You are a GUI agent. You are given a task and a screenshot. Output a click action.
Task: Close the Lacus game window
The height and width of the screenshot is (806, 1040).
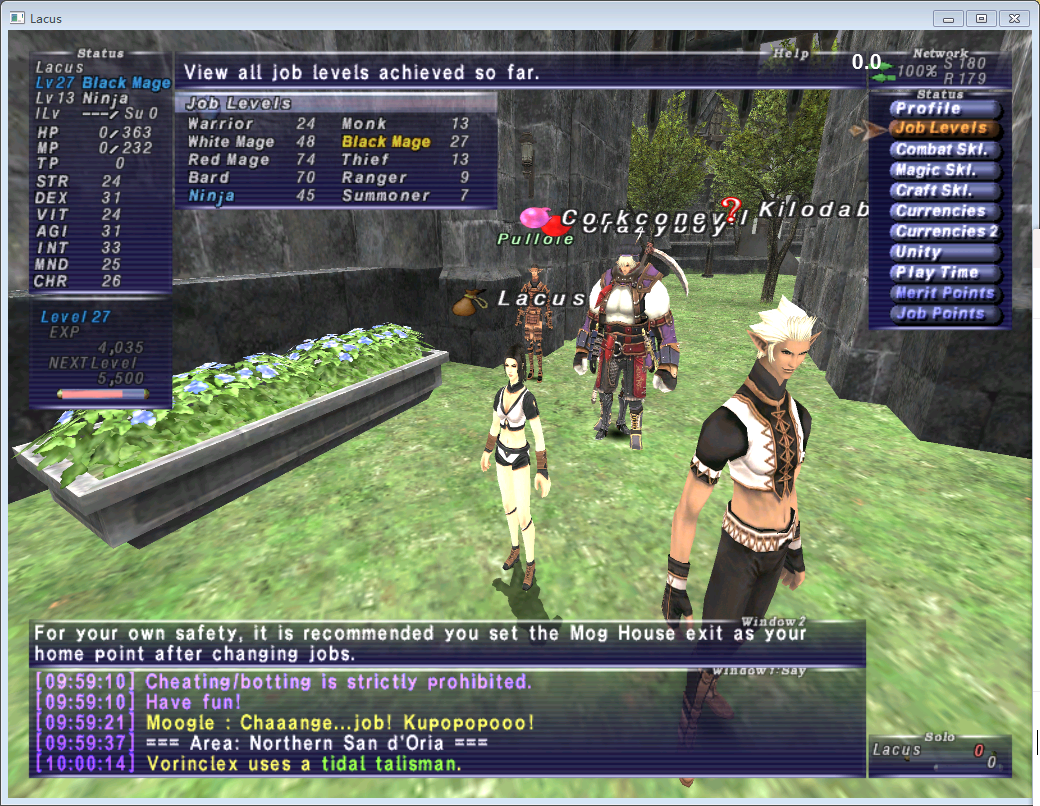click(1013, 18)
